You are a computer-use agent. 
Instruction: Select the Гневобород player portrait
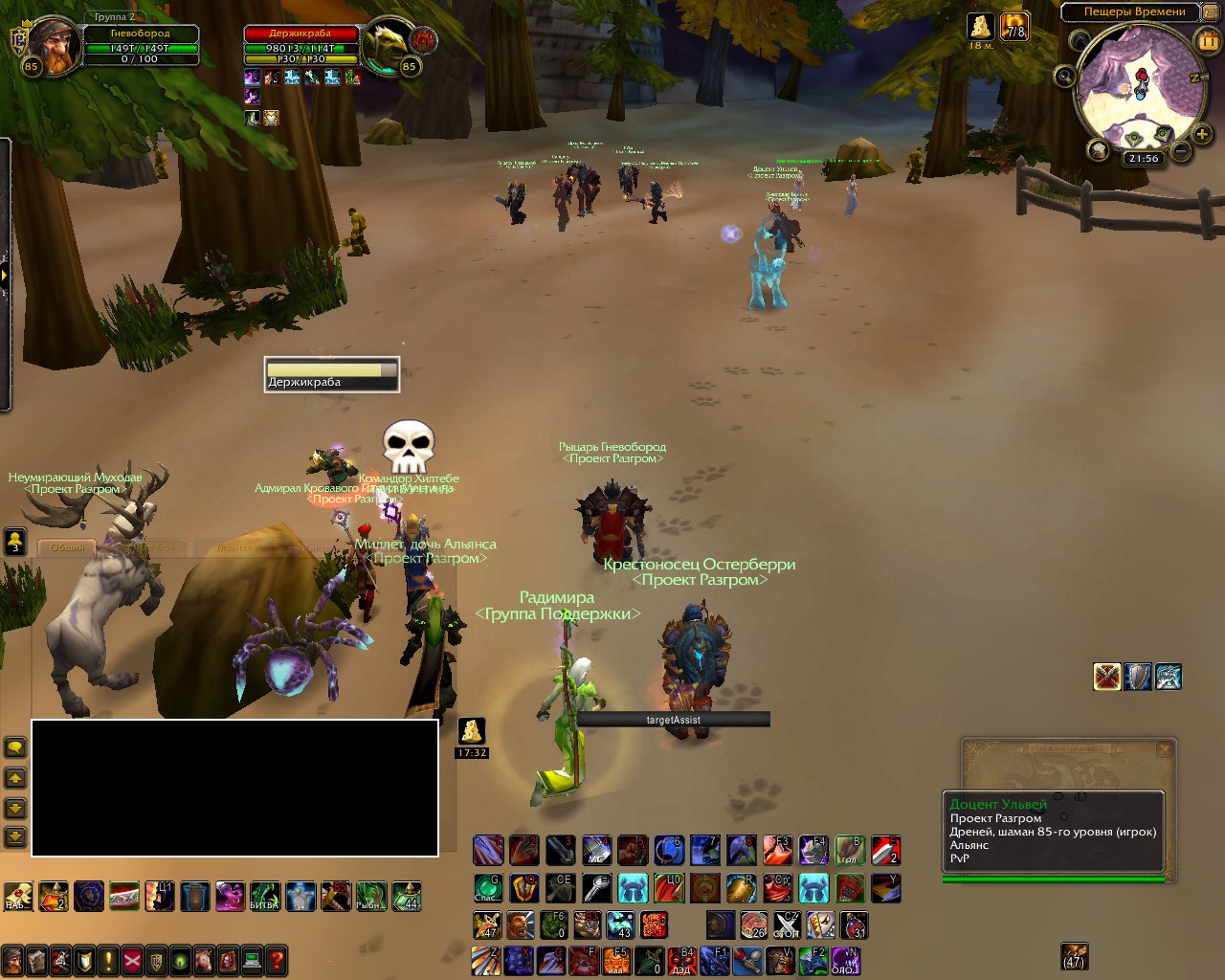click(x=49, y=46)
